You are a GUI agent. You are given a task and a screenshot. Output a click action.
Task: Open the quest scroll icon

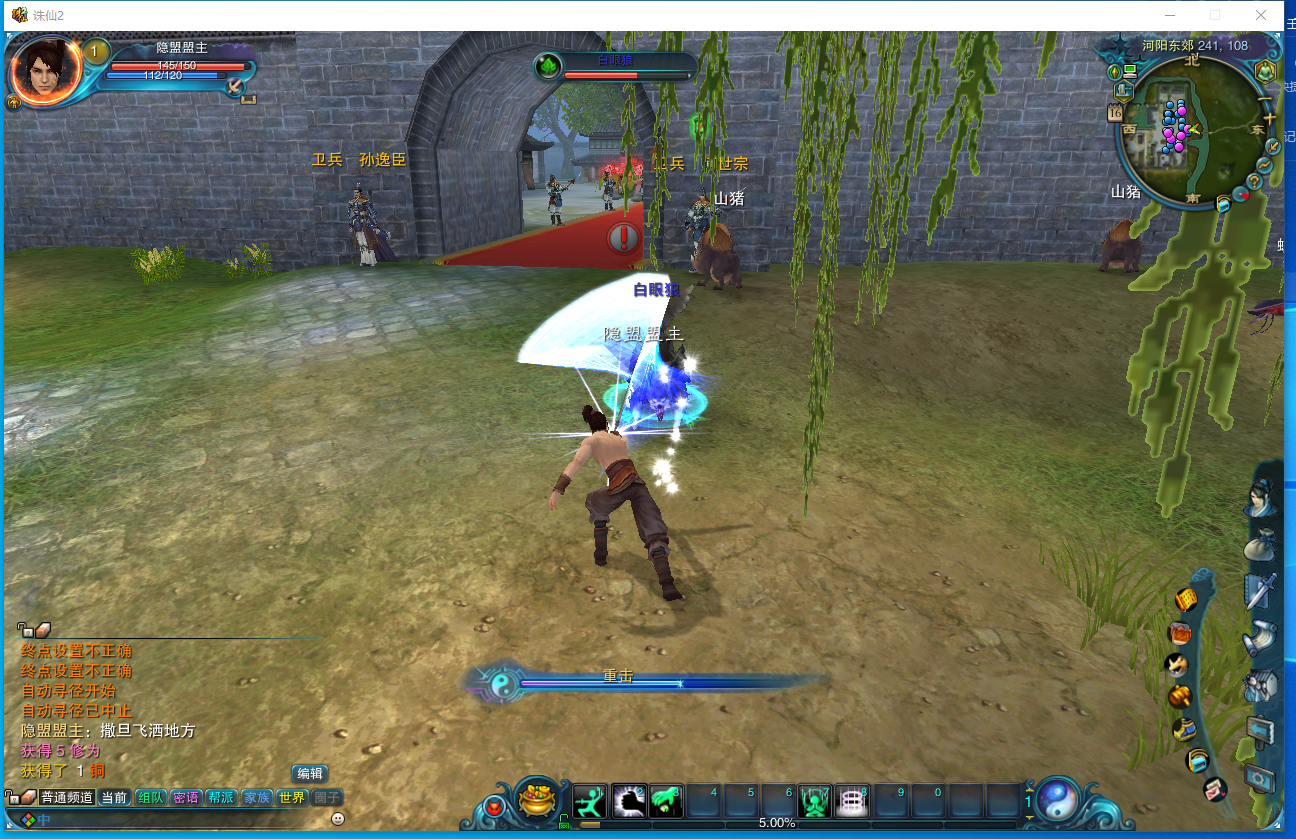point(1261,636)
